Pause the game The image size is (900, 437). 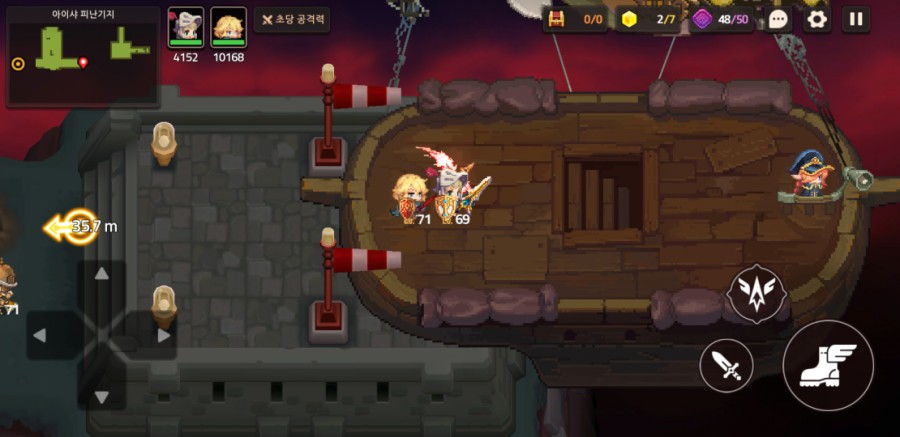click(855, 19)
